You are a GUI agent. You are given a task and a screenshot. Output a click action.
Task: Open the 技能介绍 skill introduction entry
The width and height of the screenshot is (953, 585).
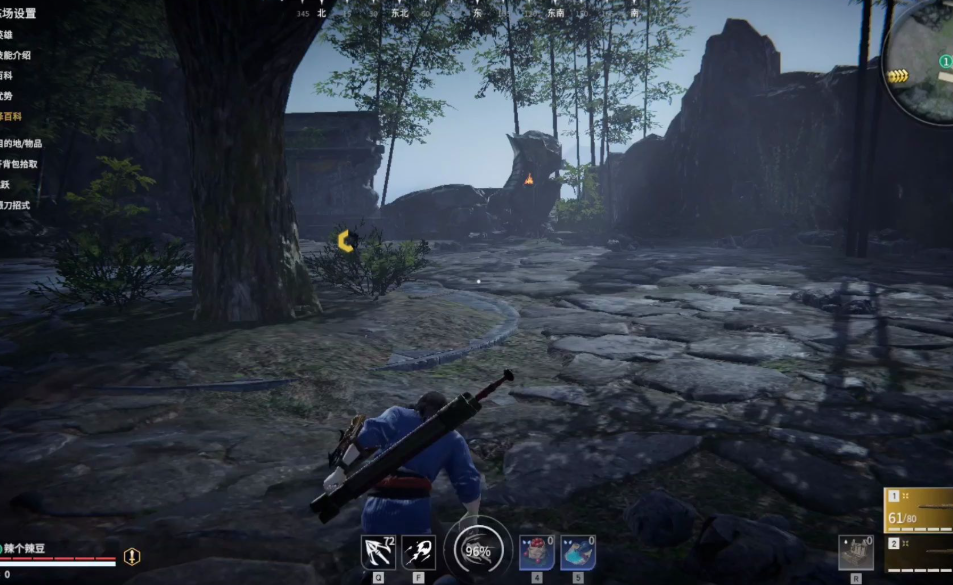(x=16, y=55)
